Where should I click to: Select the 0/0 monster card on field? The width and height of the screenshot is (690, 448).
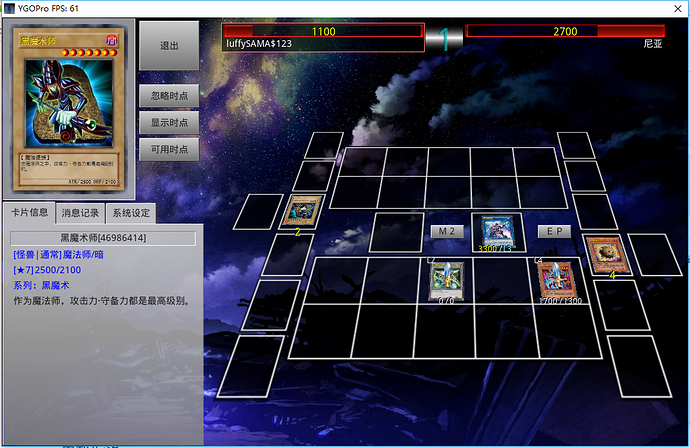click(446, 280)
